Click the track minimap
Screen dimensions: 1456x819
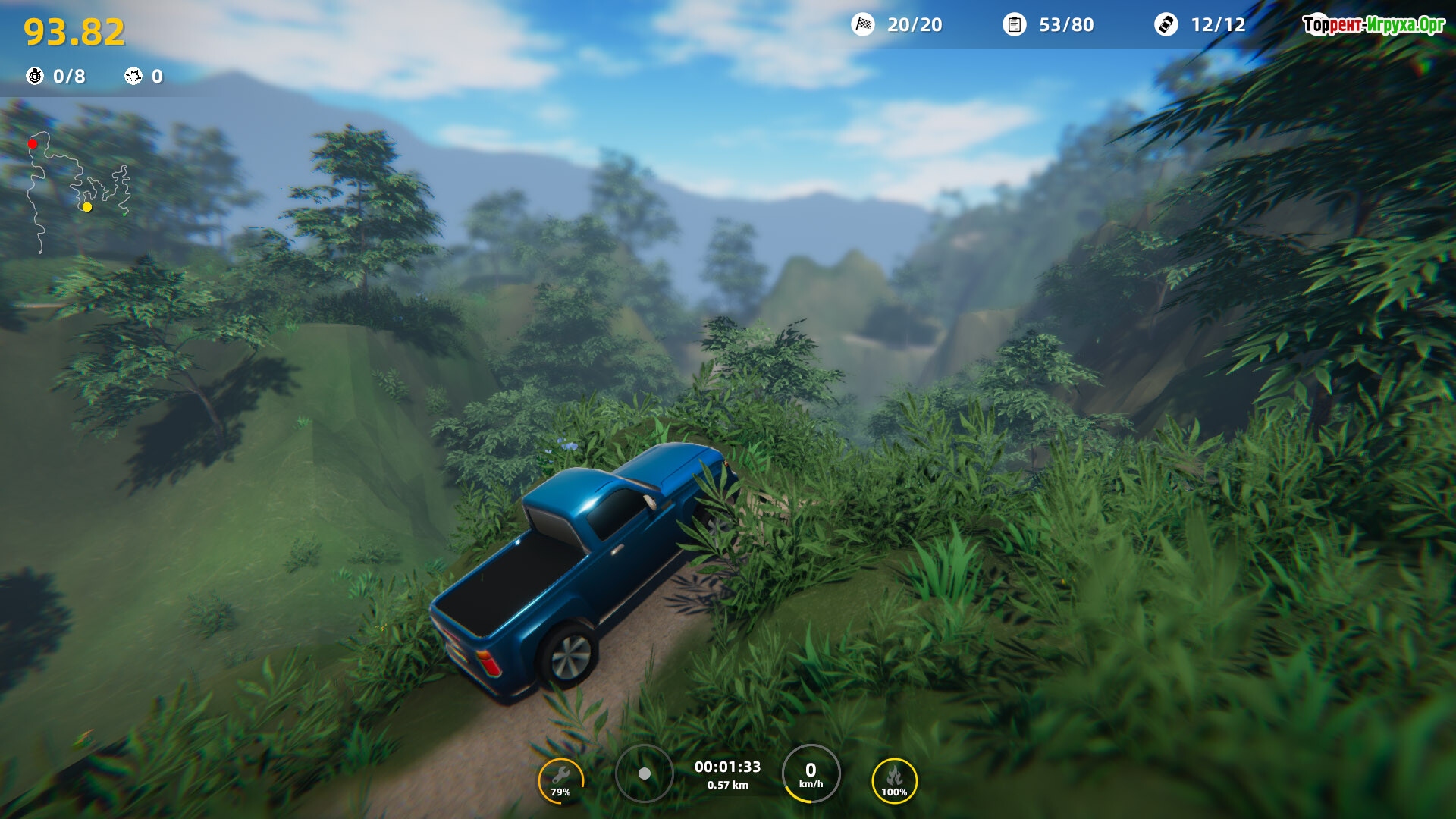(x=78, y=191)
